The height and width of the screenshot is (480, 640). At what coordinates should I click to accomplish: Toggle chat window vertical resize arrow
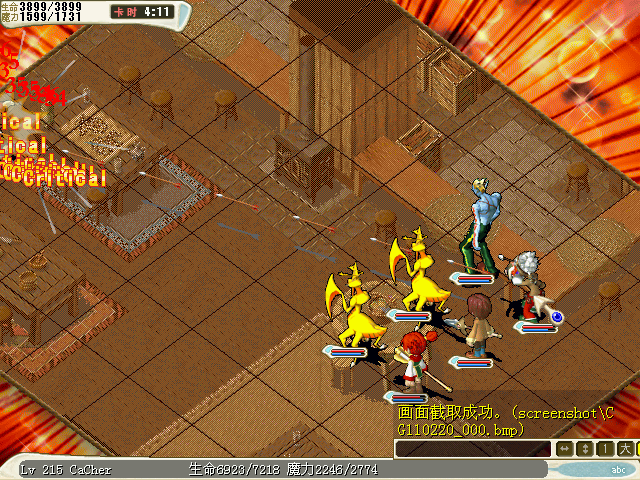(584, 449)
